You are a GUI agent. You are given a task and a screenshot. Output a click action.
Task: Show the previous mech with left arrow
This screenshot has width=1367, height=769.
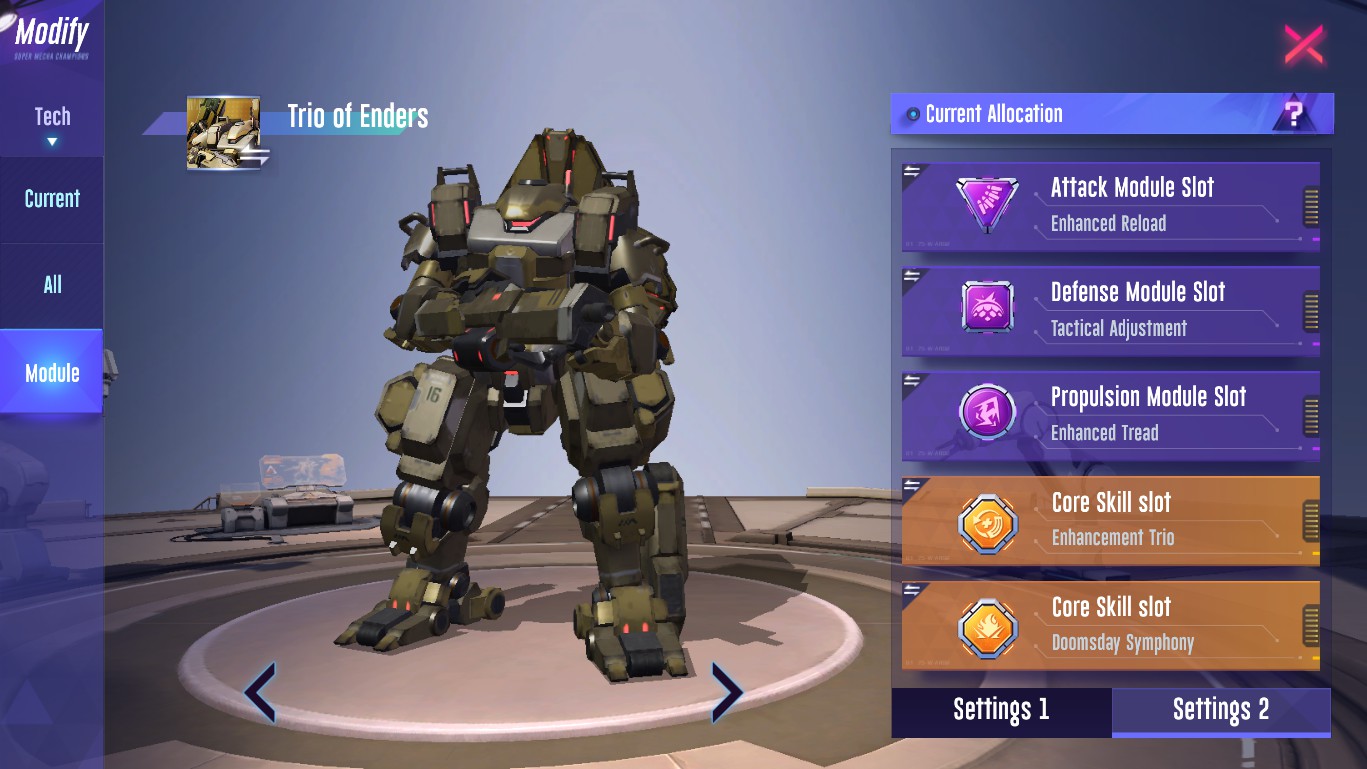(x=260, y=692)
